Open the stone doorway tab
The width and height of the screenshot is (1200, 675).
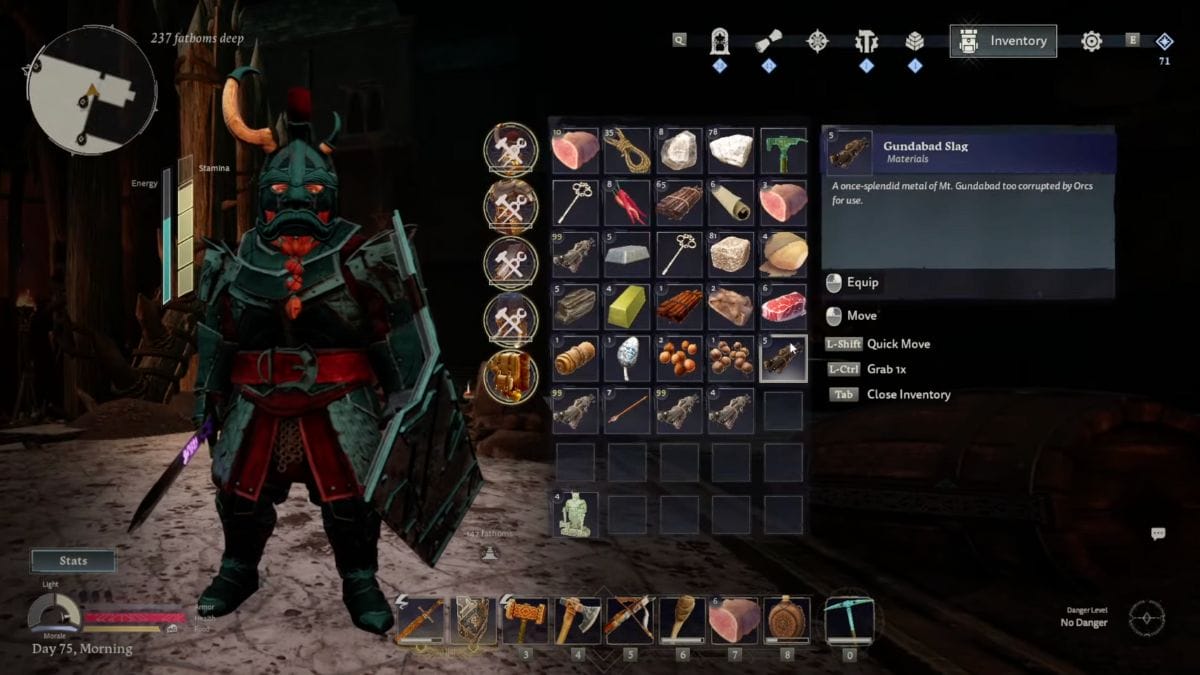[x=719, y=41]
